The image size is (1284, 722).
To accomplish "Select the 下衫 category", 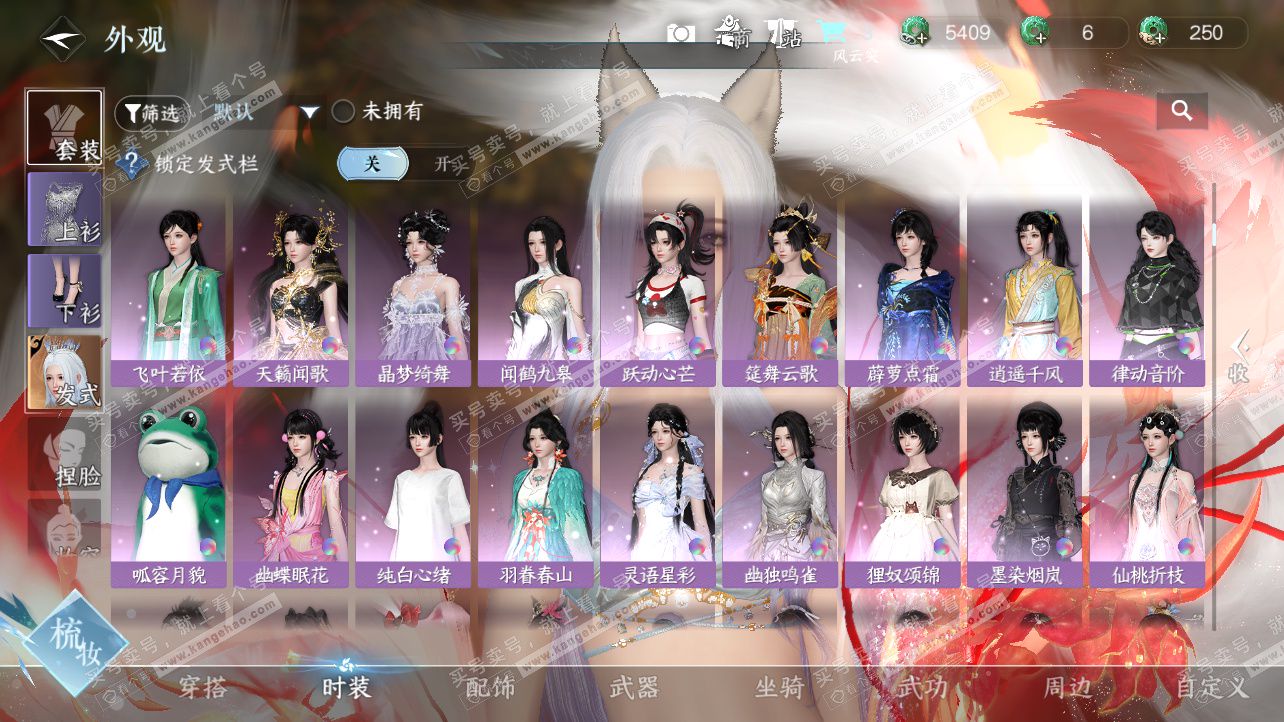I will coord(65,290).
